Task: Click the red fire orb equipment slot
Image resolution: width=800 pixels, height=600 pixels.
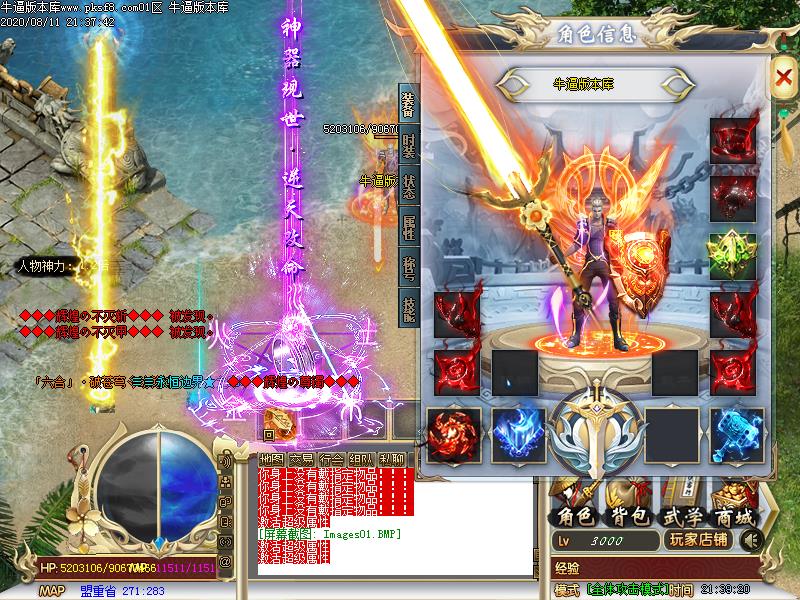Action: [455, 432]
